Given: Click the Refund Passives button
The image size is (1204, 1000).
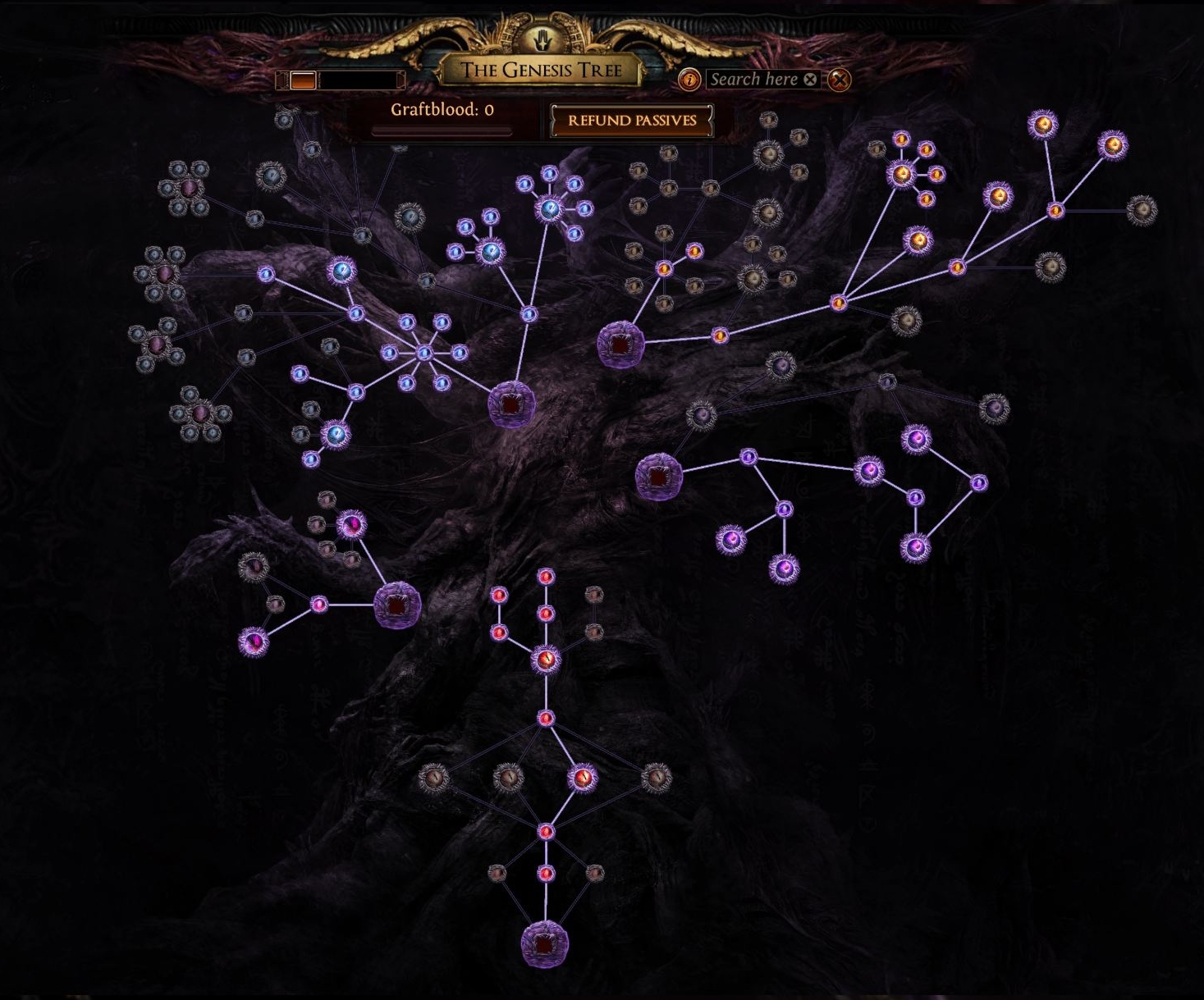Looking at the screenshot, I should 631,121.
